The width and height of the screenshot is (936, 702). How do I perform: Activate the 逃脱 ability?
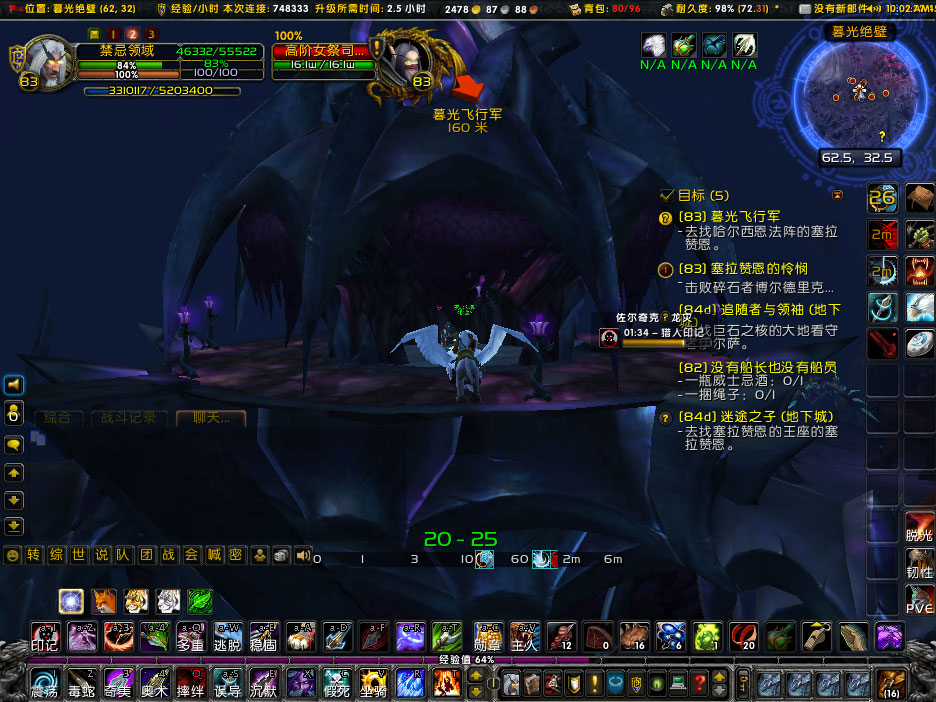click(x=227, y=636)
